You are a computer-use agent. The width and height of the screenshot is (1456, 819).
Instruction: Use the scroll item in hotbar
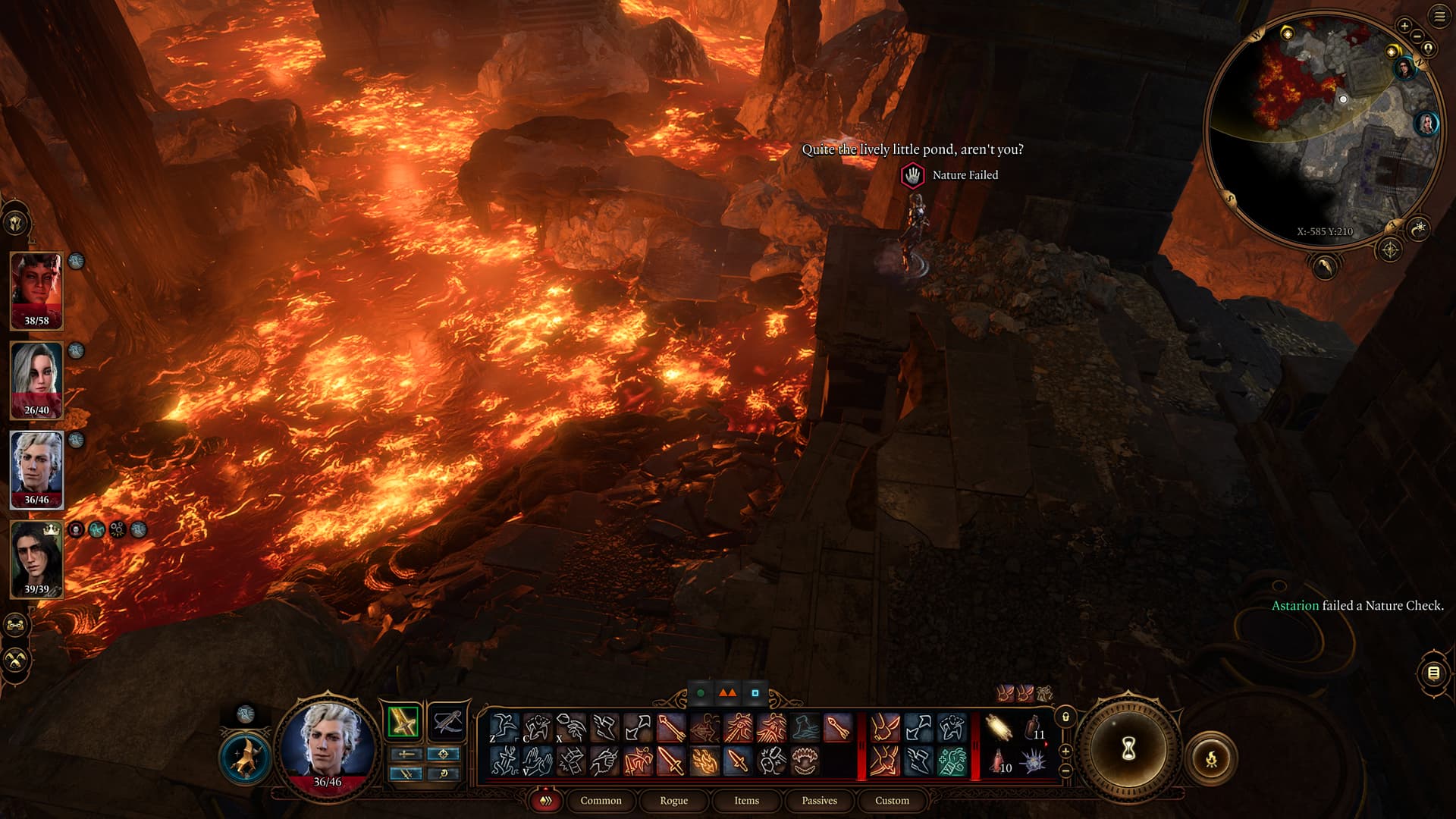999,729
